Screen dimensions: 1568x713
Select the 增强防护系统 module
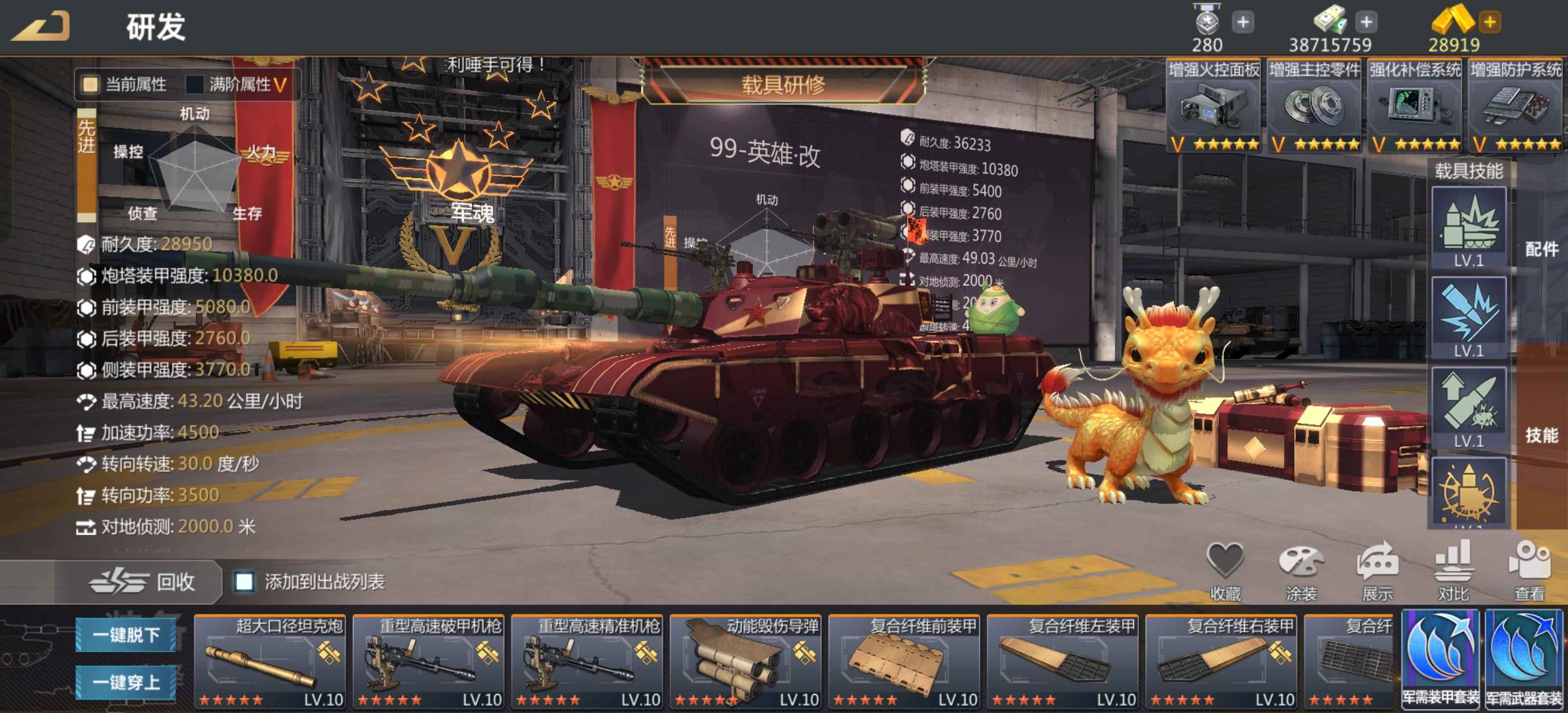pyautogui.click(x=1515, y=105)
